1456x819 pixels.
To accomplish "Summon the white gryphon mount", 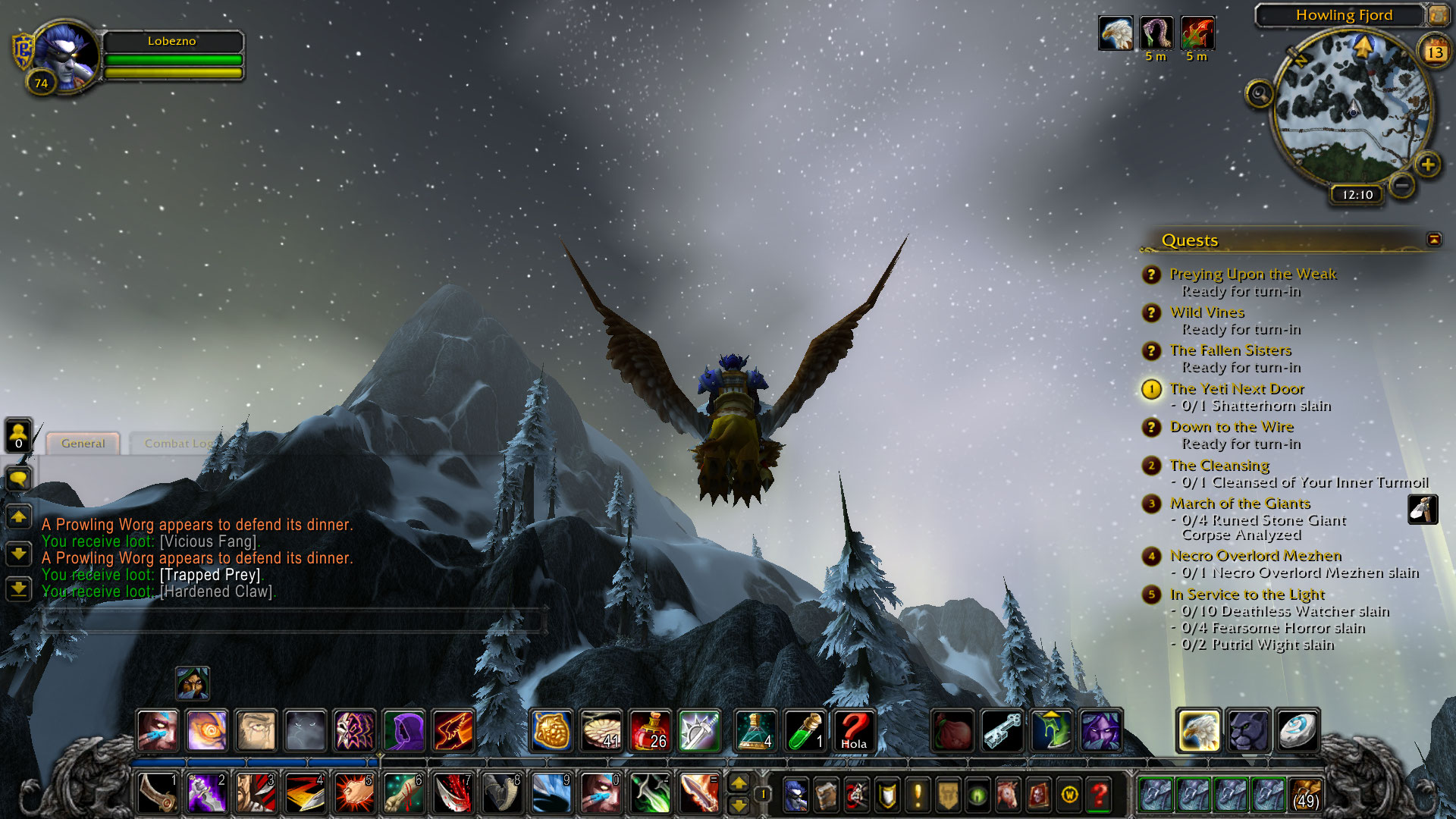I will point(1198,730).
